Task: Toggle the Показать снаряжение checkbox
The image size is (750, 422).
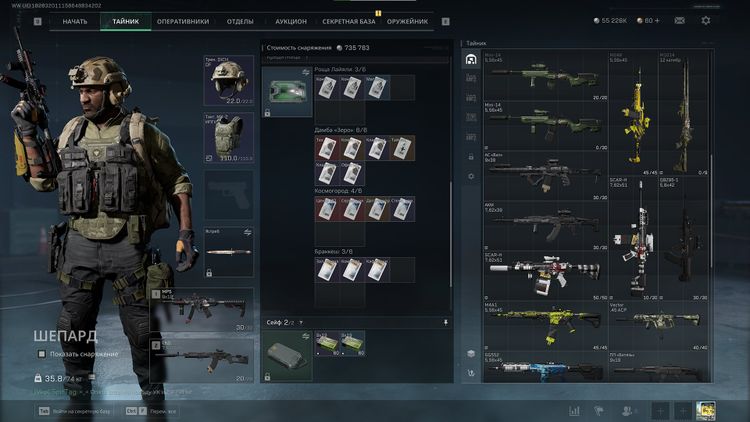Action: point(42,354)
